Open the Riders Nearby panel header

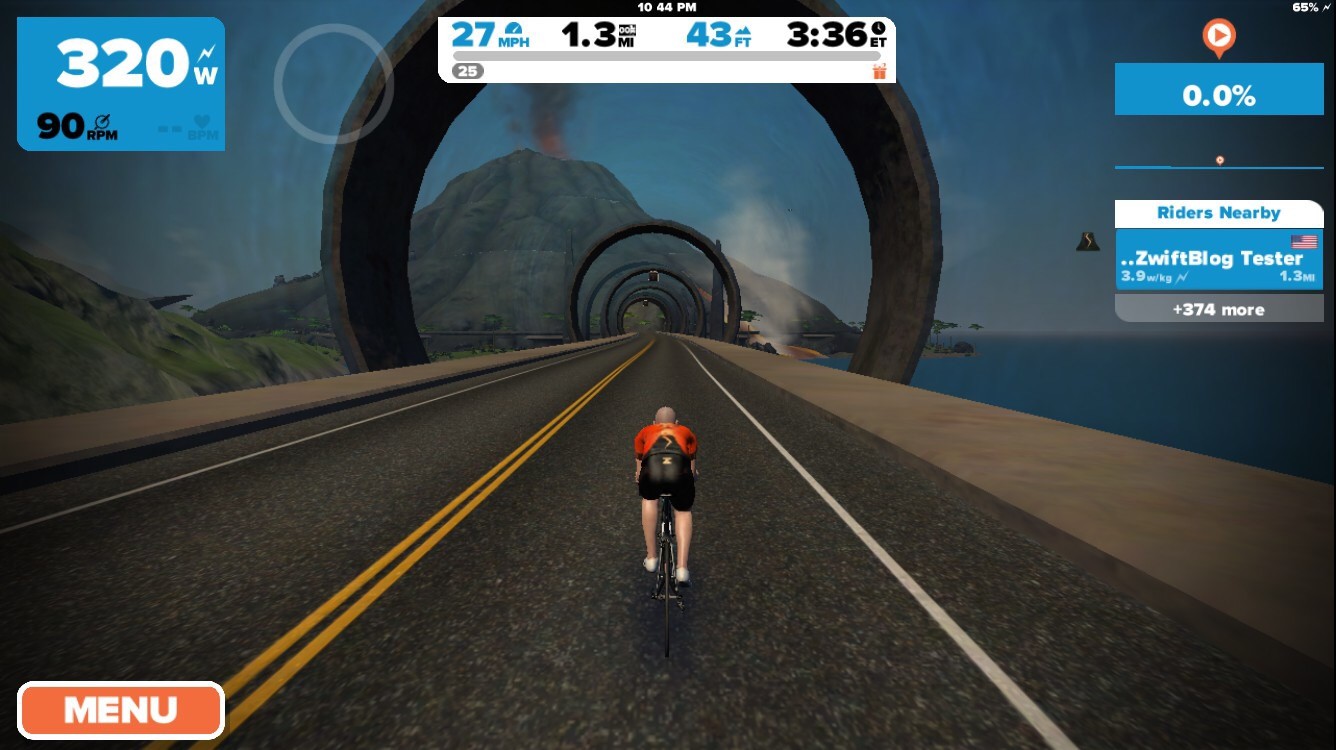pos(1218,213)
